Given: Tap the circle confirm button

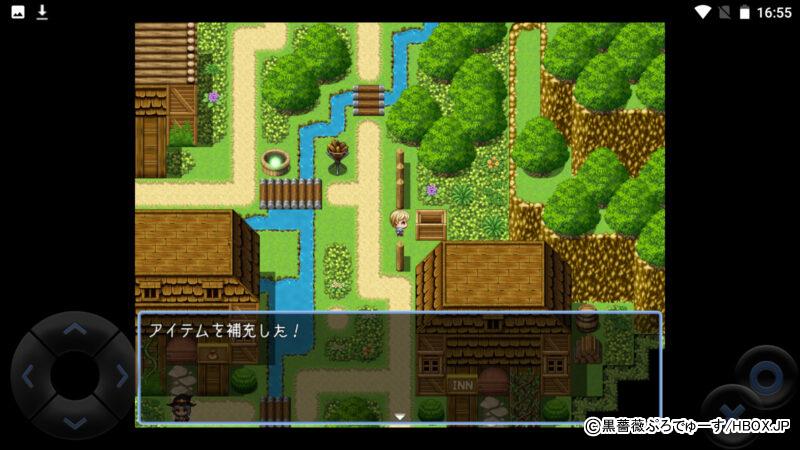Looking at the screenshot, I should point(766,377).
